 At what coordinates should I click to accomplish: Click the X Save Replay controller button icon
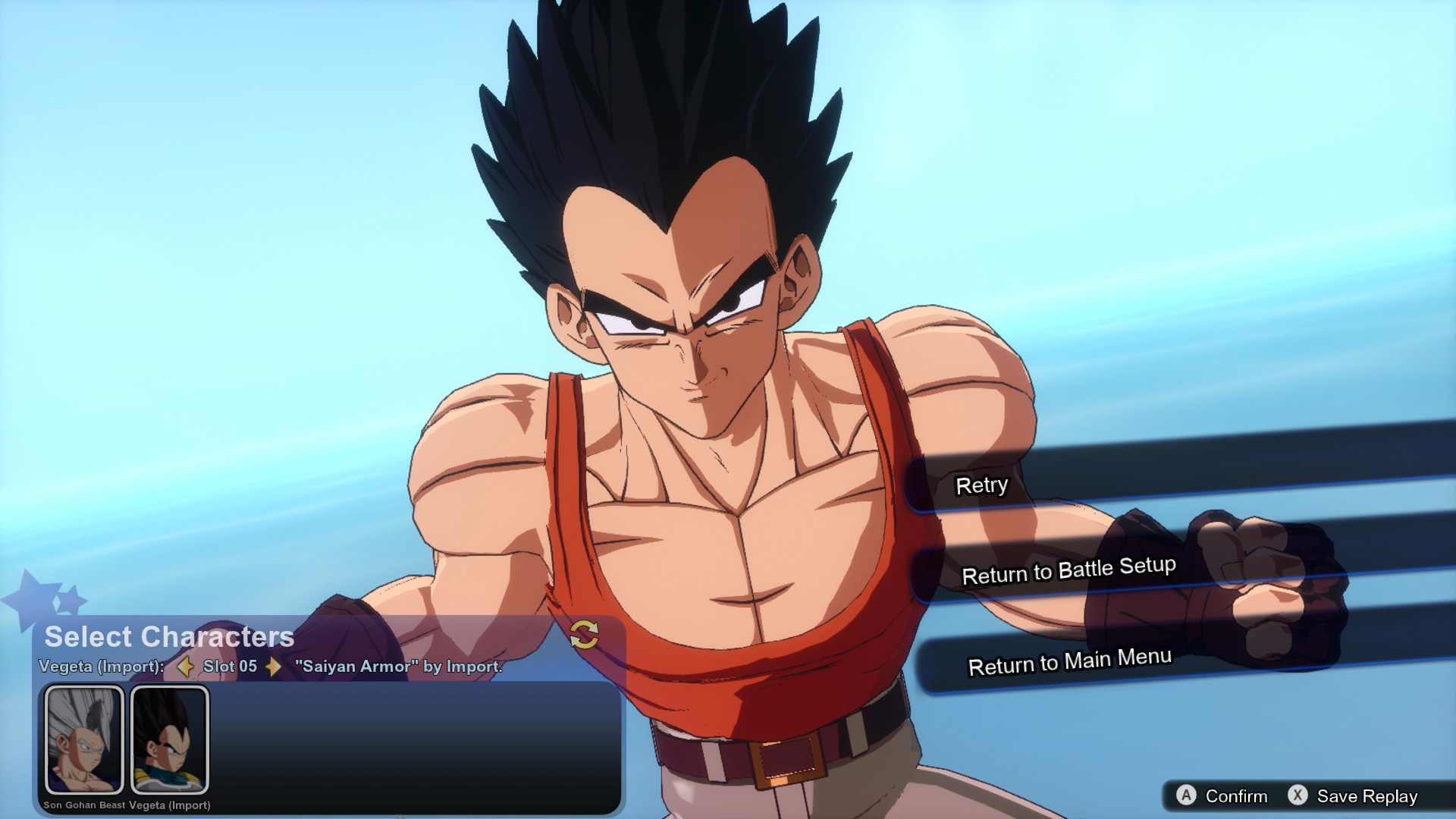(1298, 795)
